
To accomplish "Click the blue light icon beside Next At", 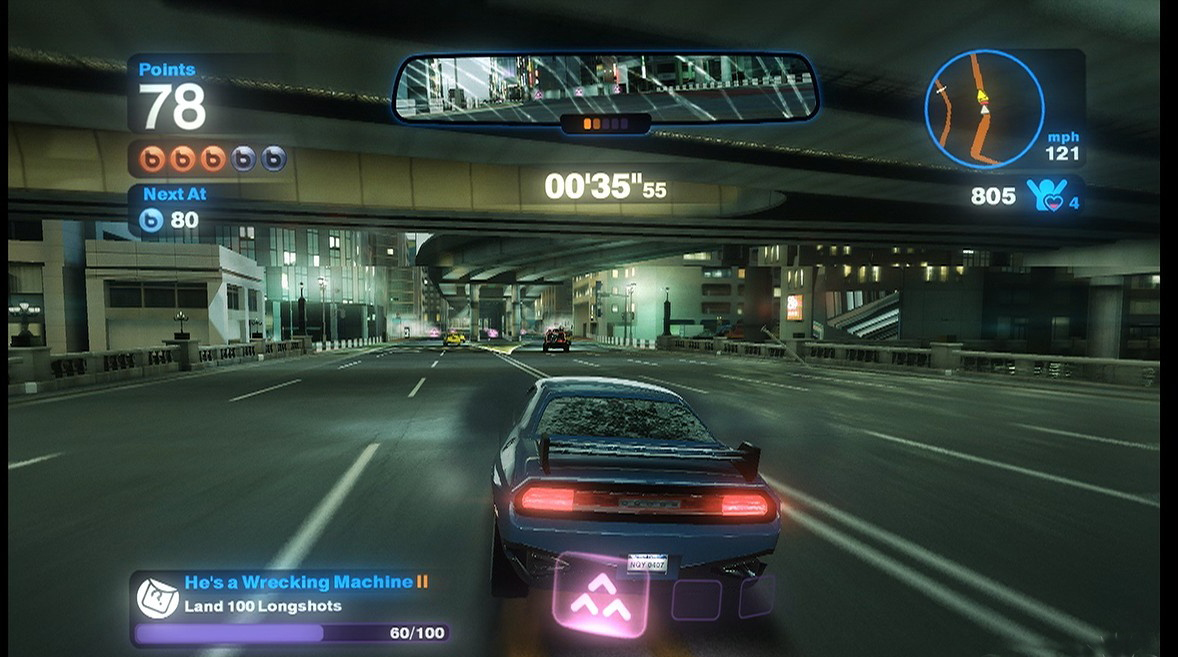I will point(151,220).
